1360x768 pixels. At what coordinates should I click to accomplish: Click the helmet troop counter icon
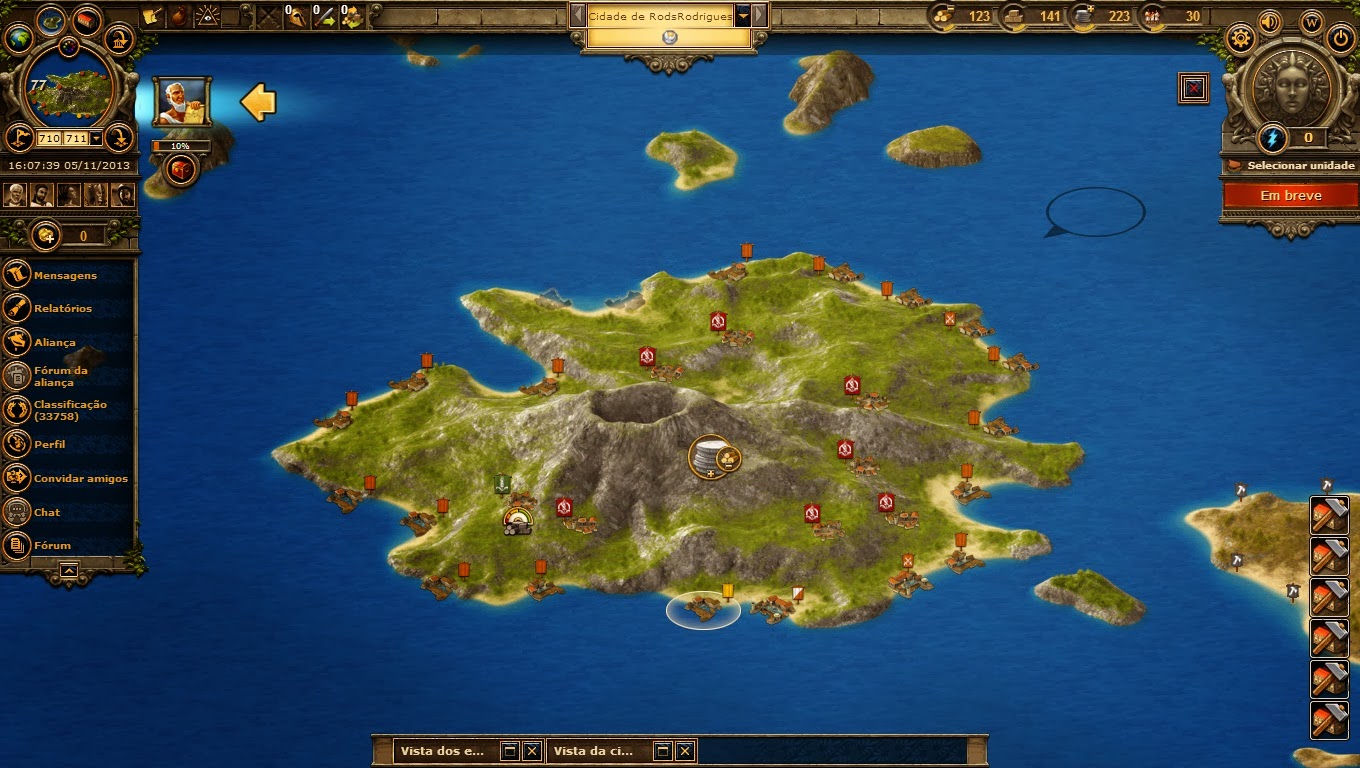[297, 14]
